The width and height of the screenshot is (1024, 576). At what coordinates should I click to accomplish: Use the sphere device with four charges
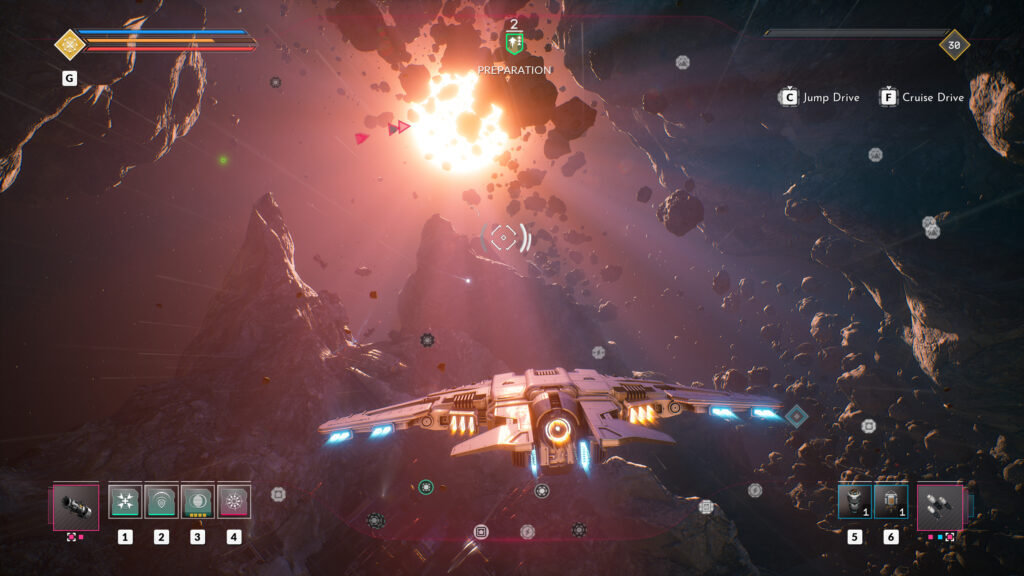pos(197,501)
